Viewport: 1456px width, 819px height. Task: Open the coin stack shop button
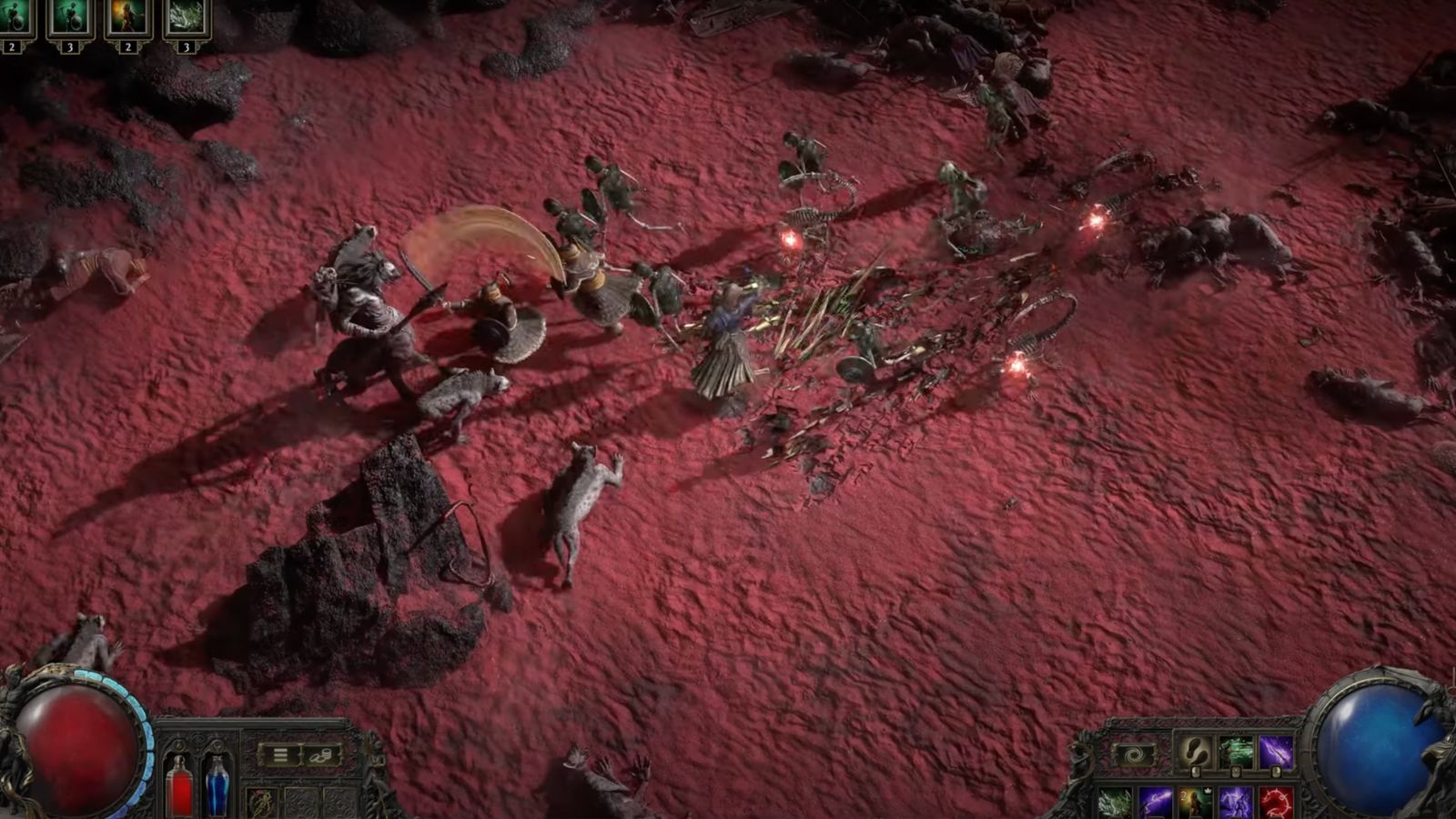tap(321, 755)
